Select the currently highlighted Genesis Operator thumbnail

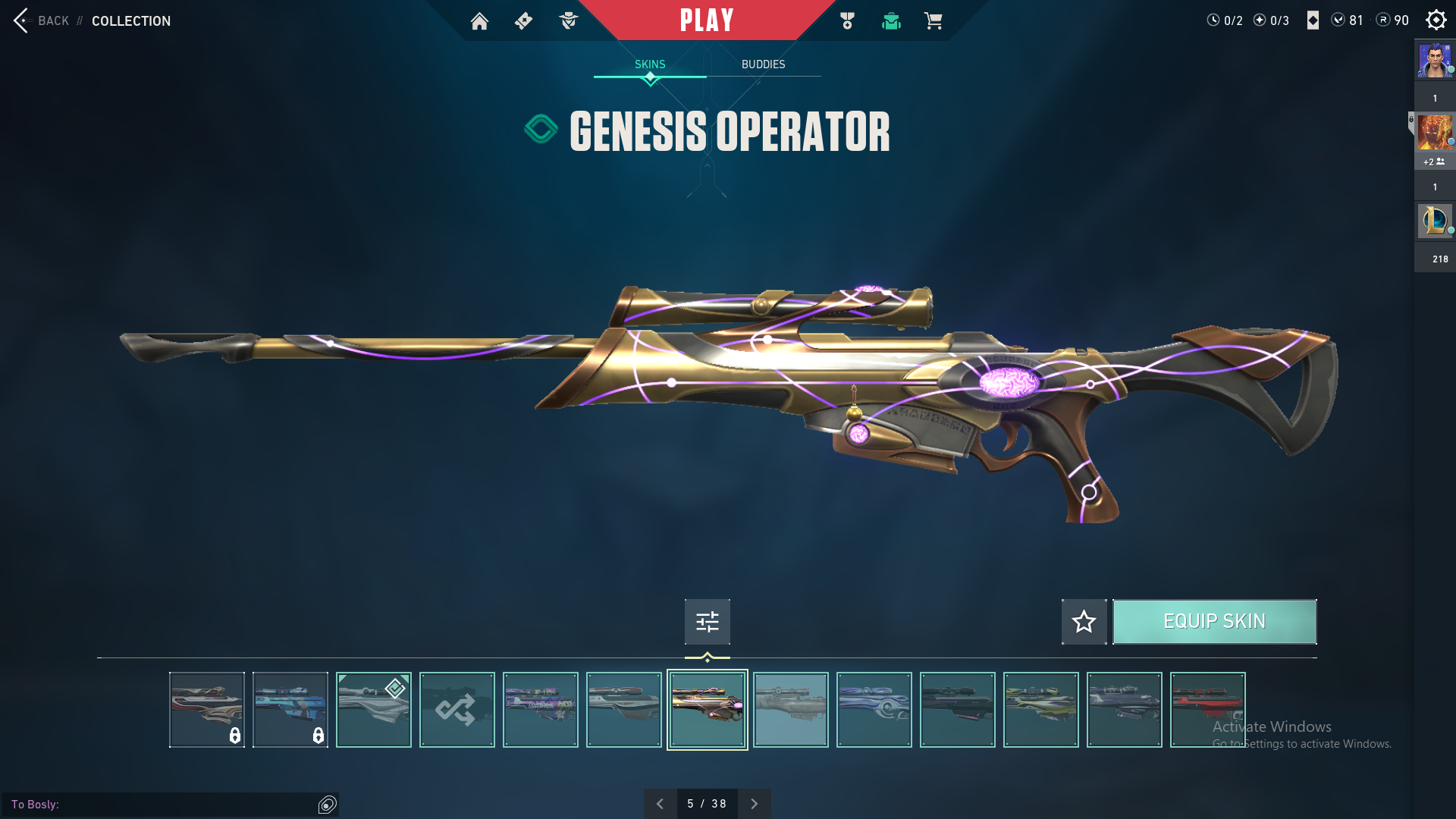coord(707,710)
